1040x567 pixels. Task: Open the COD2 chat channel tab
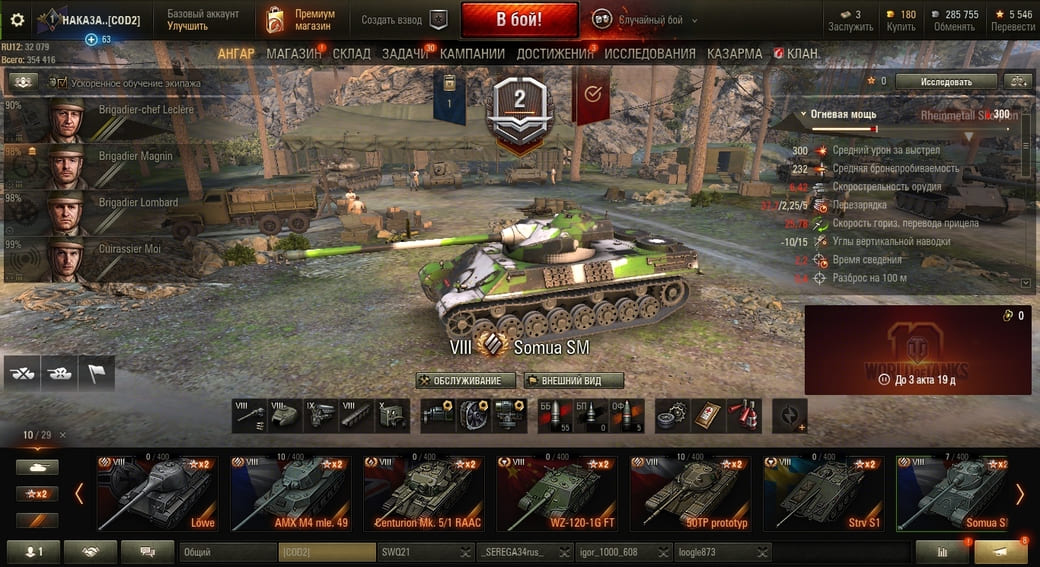(326, 551)
